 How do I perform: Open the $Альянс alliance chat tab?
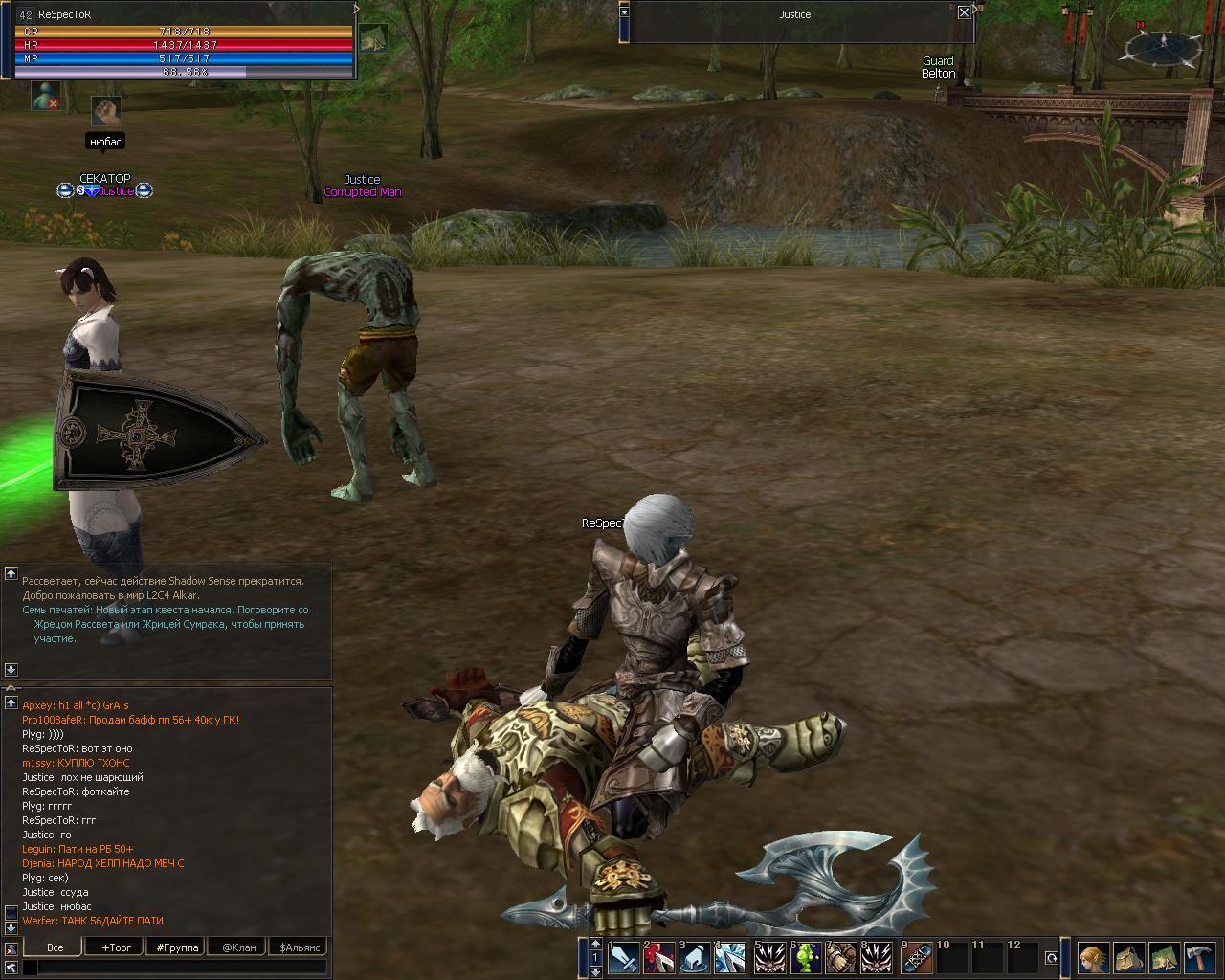pyautogui.click(x=300, y=947)
